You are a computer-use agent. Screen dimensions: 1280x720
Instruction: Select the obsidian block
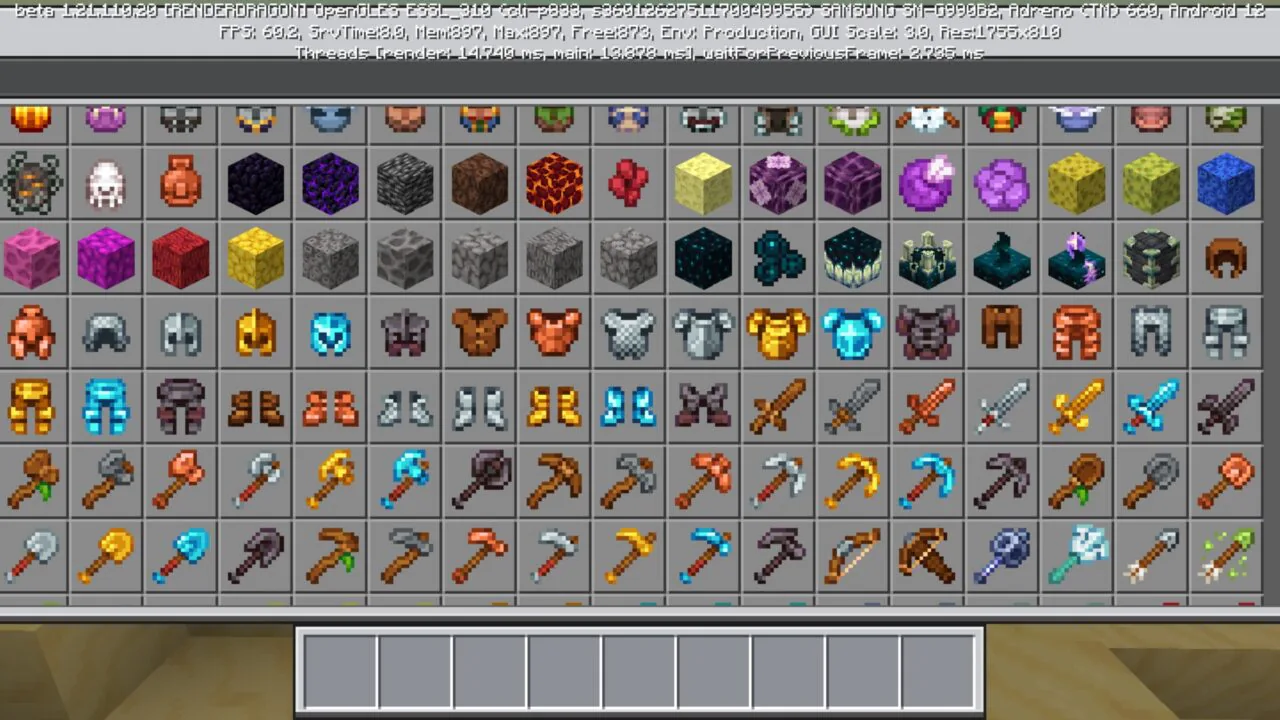click(x=255, y=184)
